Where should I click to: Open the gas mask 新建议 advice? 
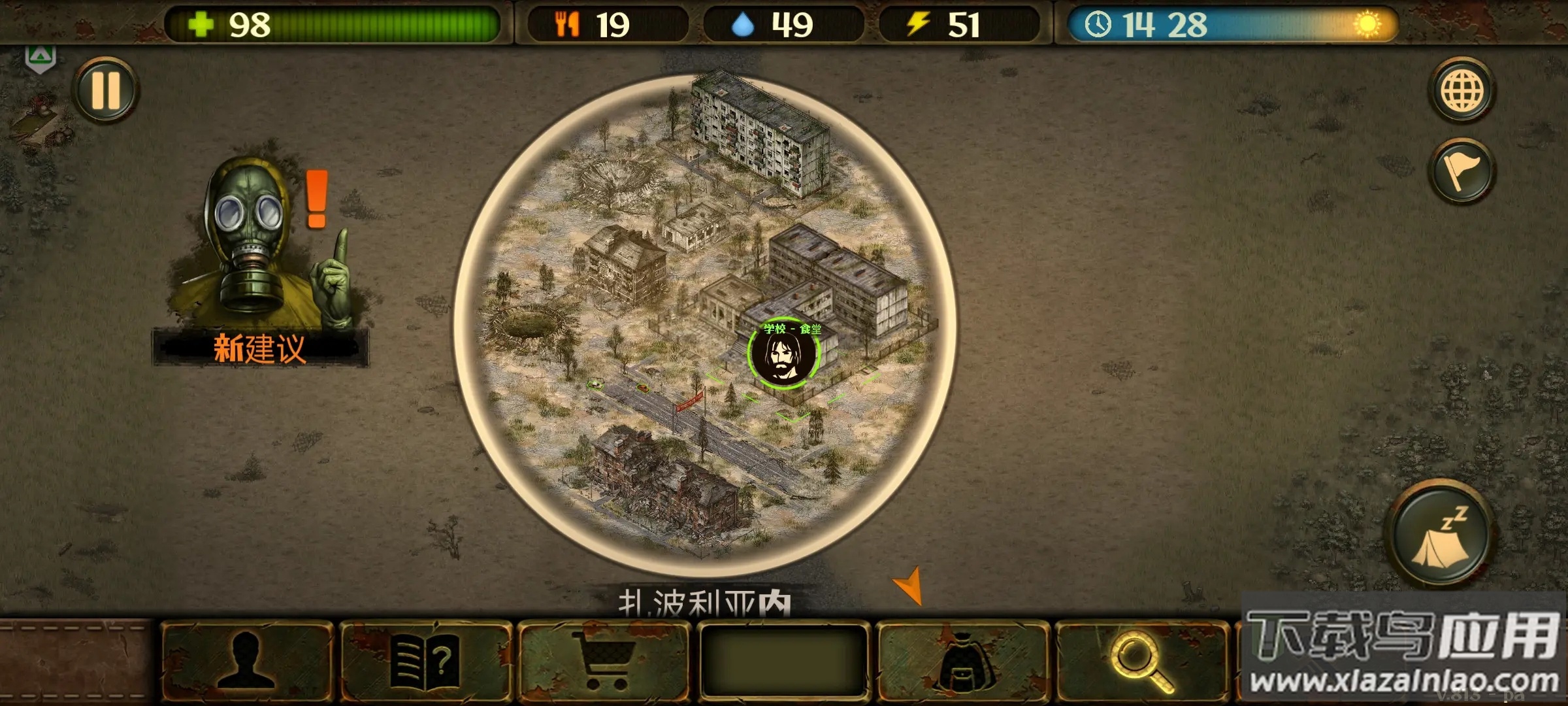point(261,261)
